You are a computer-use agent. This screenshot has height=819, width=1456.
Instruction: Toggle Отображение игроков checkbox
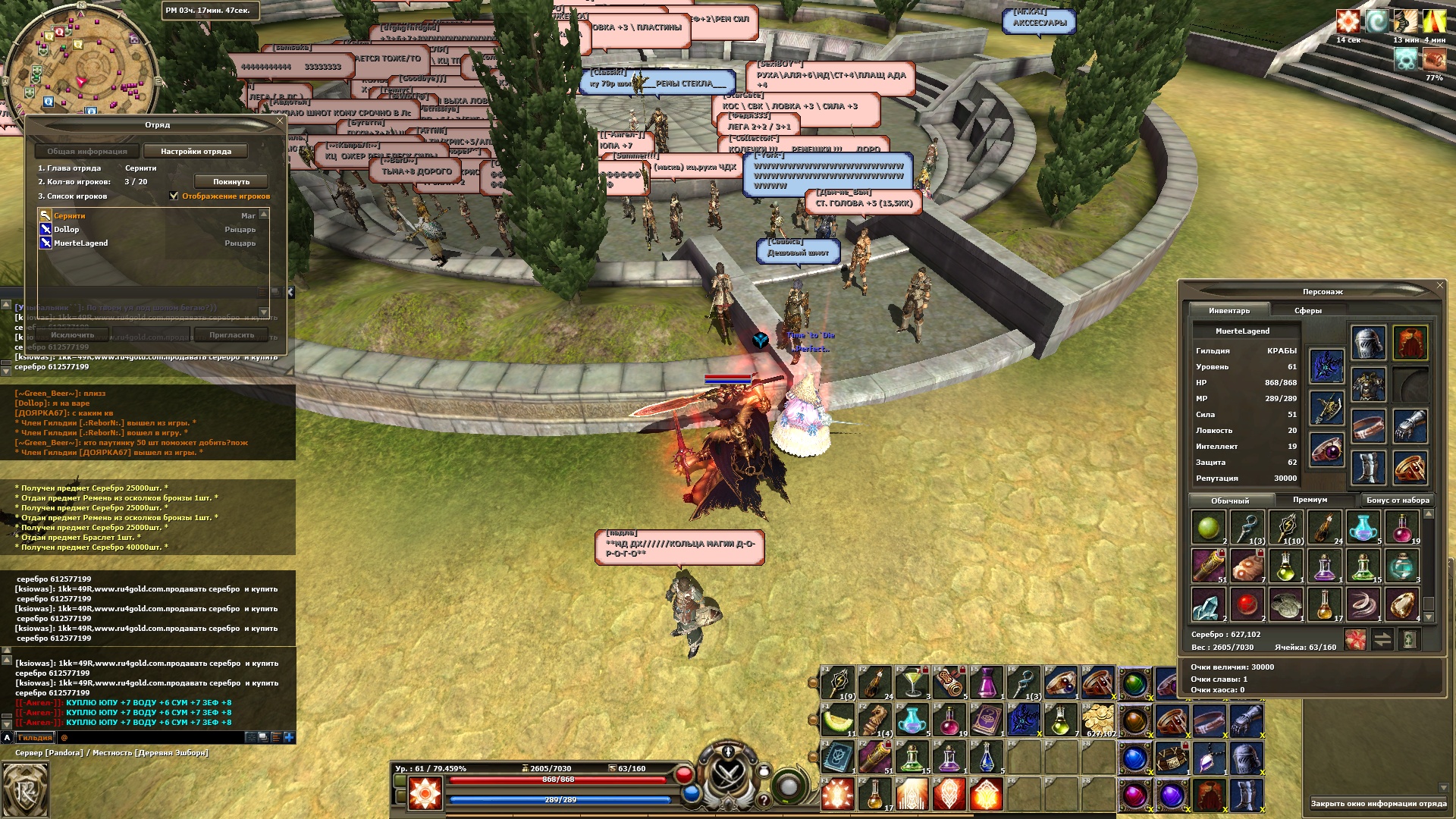[x=174, y=196]
